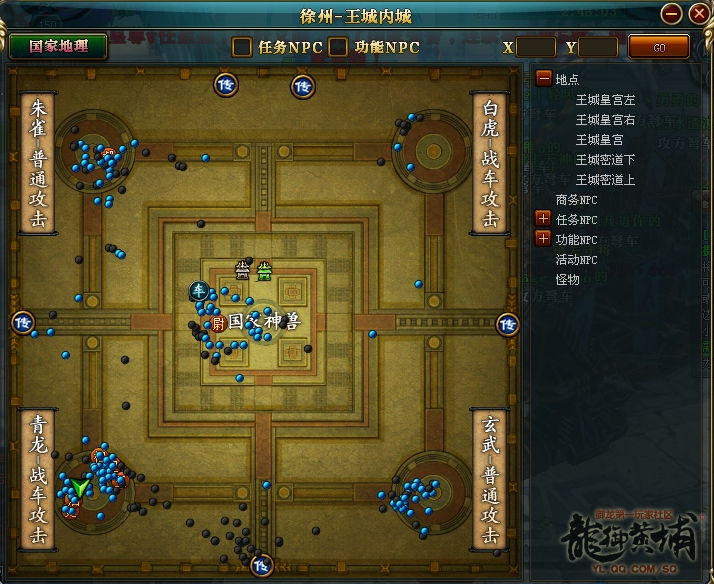This screenshot has height=584, width=714.
Task: Expand the 任务NPC tree category
Action: click(543, 218)
